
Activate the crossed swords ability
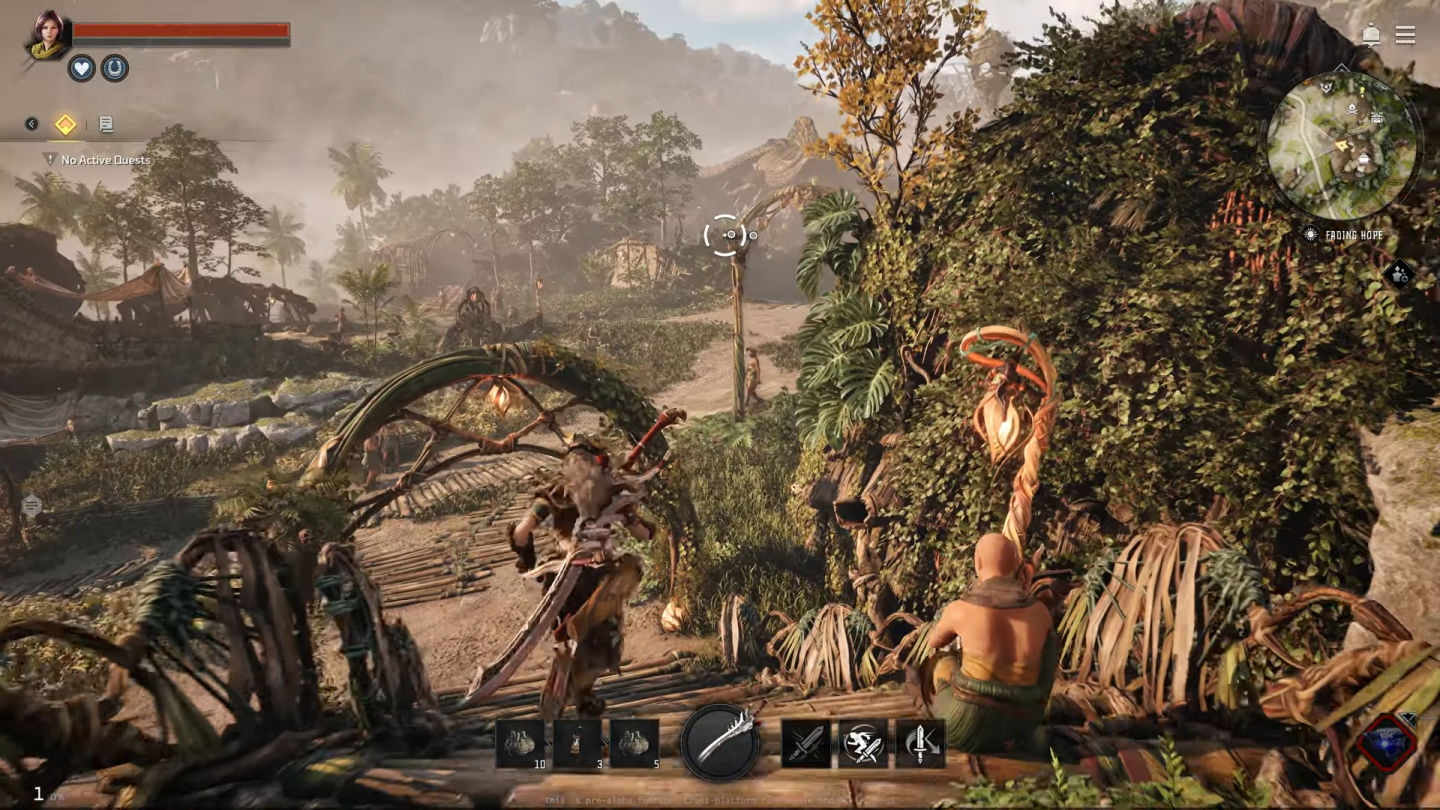click(x=806, y=744)
